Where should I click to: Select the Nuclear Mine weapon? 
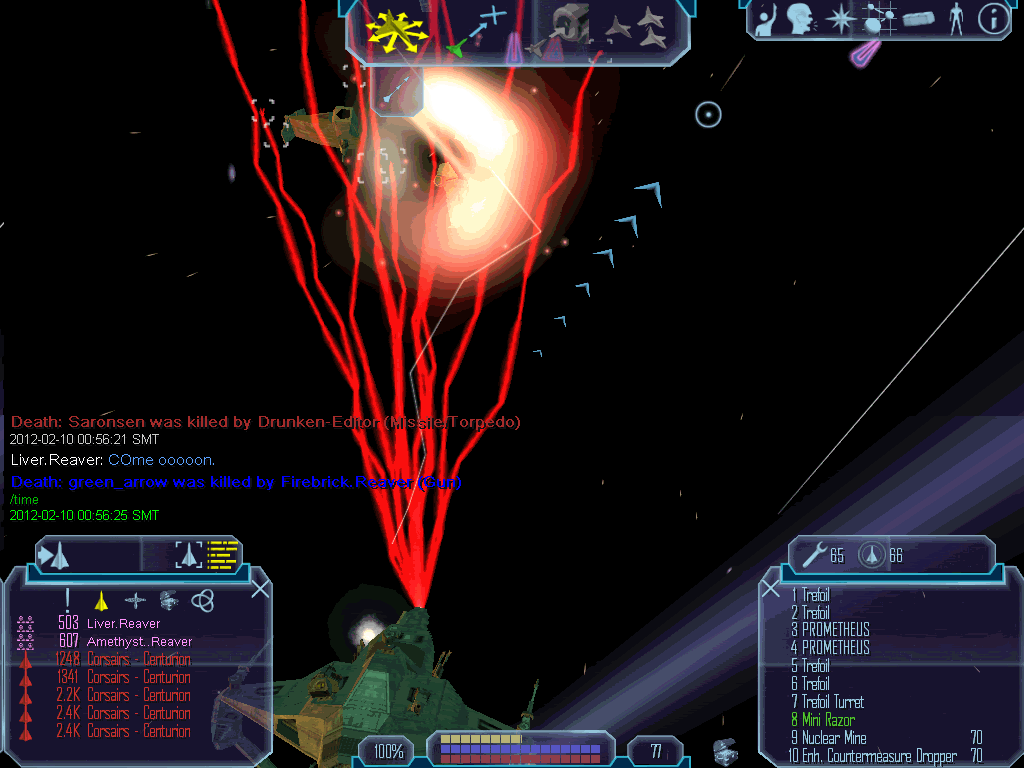click(834, 738)
